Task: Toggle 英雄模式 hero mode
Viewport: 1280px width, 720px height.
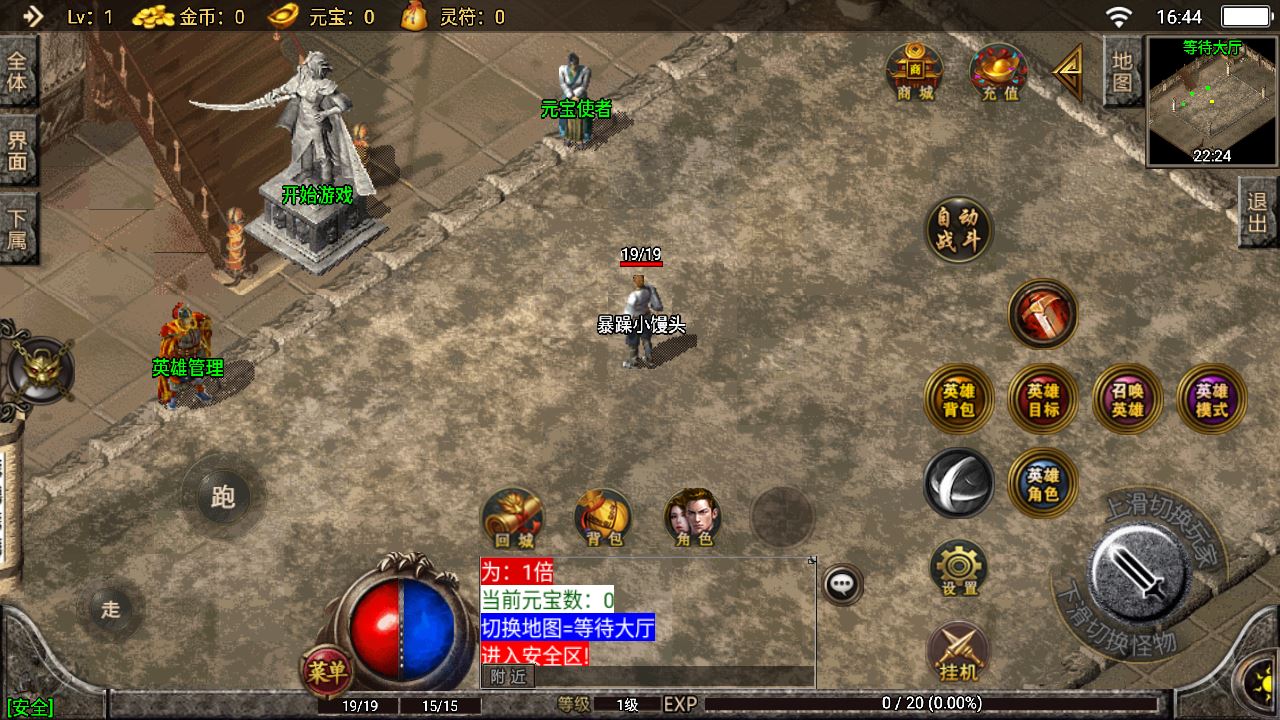Action: coord(1211,398)
